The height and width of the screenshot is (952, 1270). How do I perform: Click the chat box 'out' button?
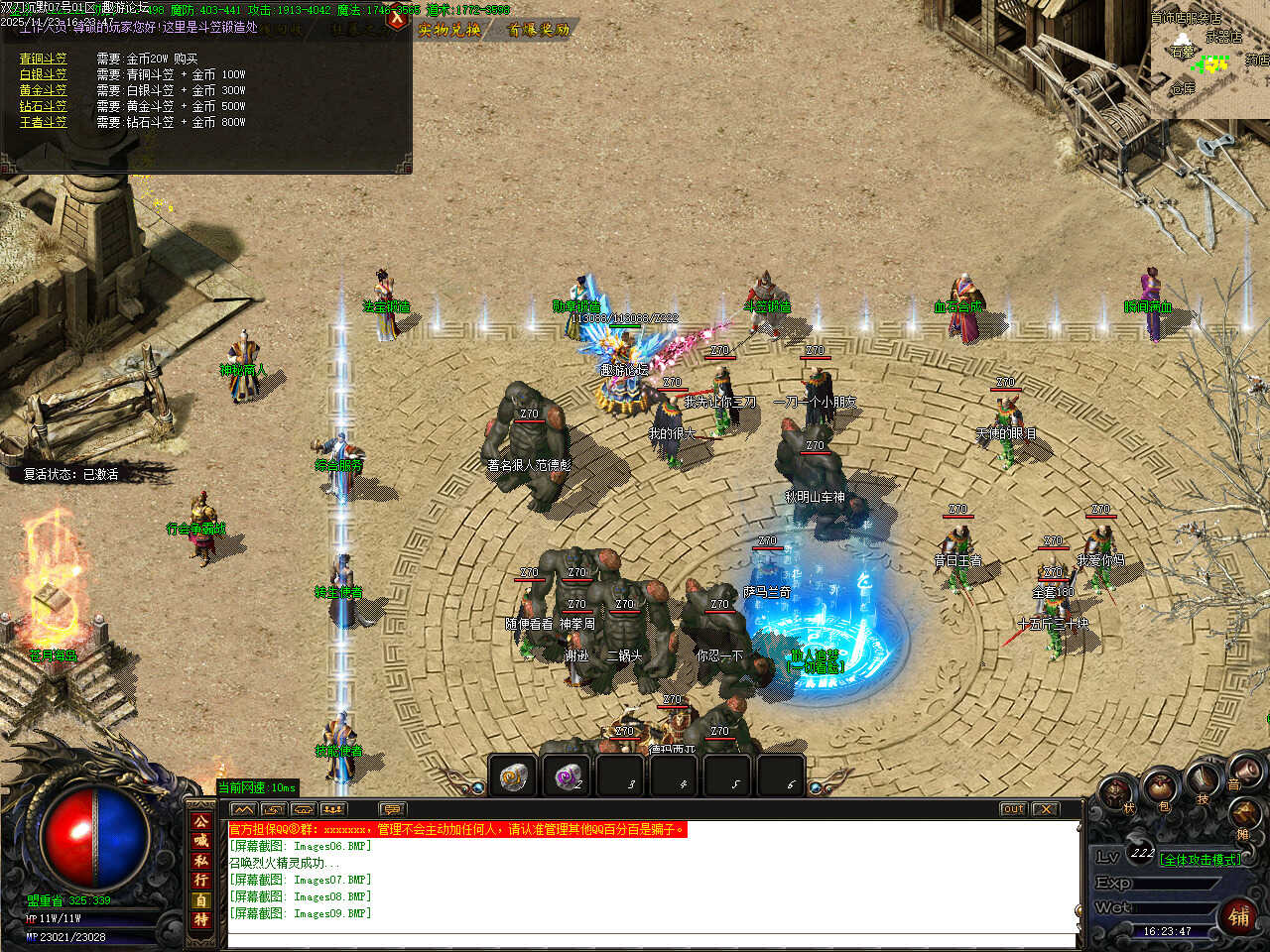tap(1013, 809)
